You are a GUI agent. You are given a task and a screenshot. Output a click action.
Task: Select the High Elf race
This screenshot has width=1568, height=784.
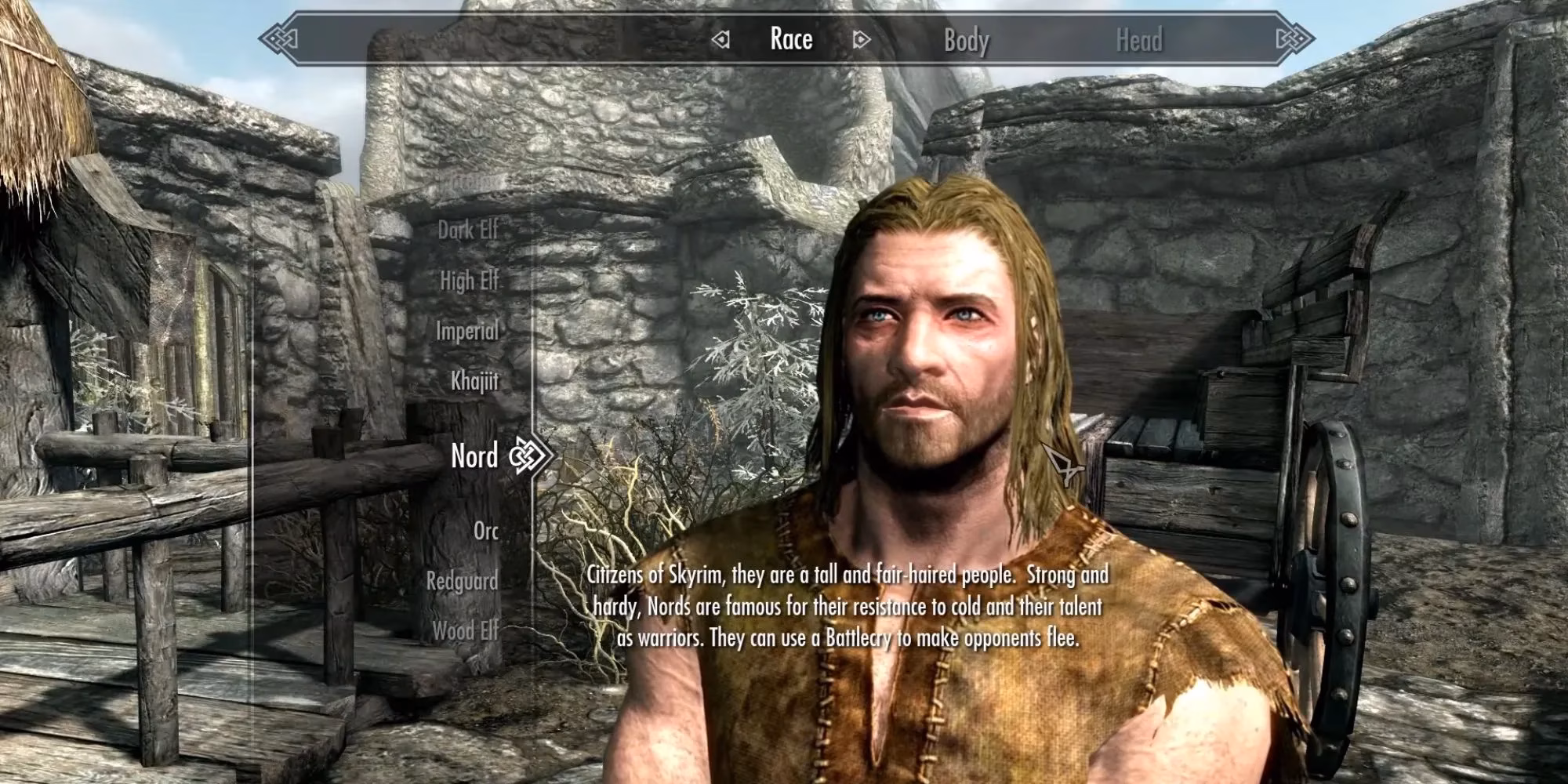470,281
